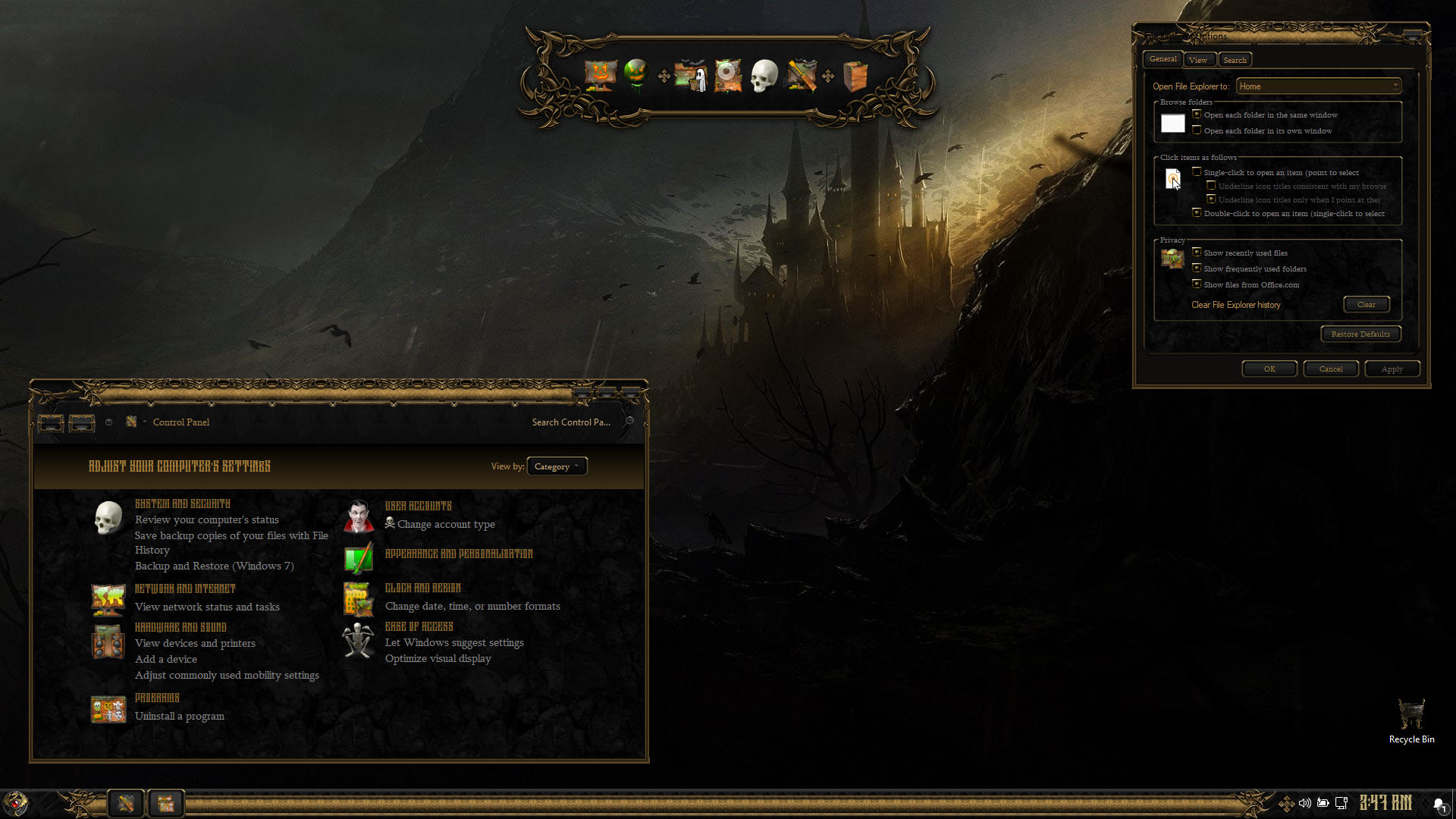Screen dimensions: 1456x819
Task: Expand the View by Category dropdown
Action: pos(557,466)
